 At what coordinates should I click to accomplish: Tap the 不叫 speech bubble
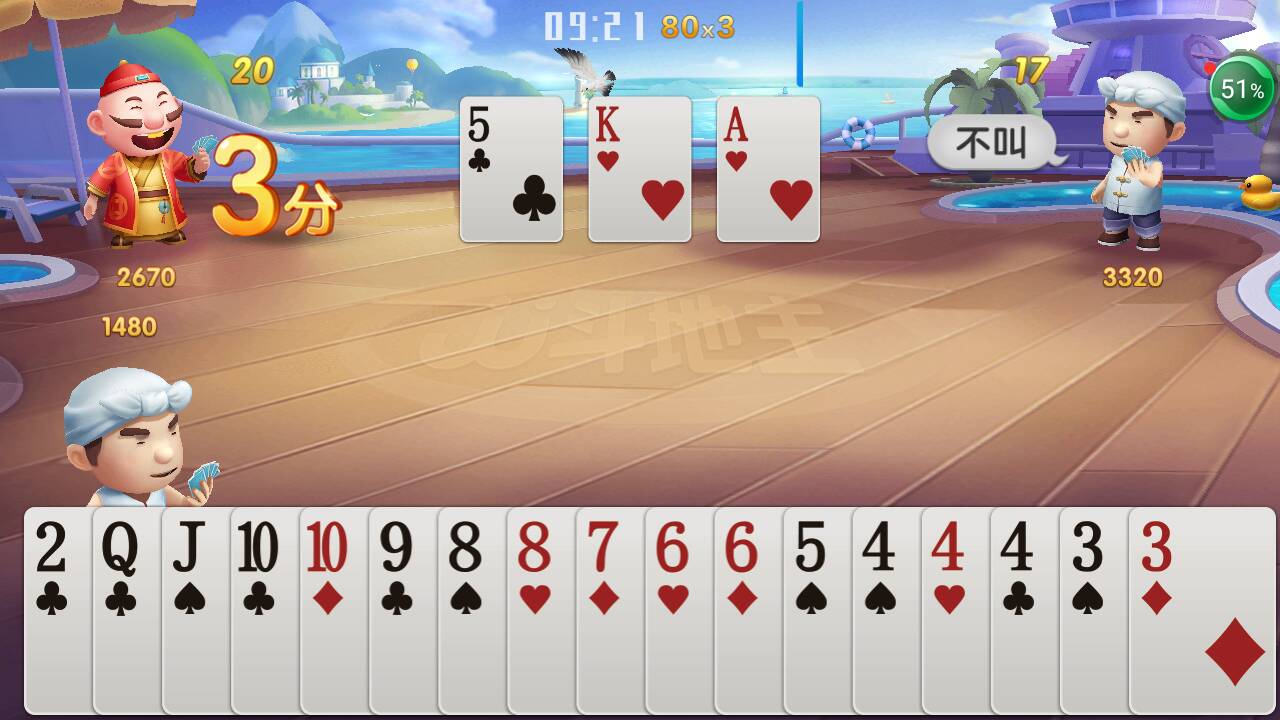point(990,142)
